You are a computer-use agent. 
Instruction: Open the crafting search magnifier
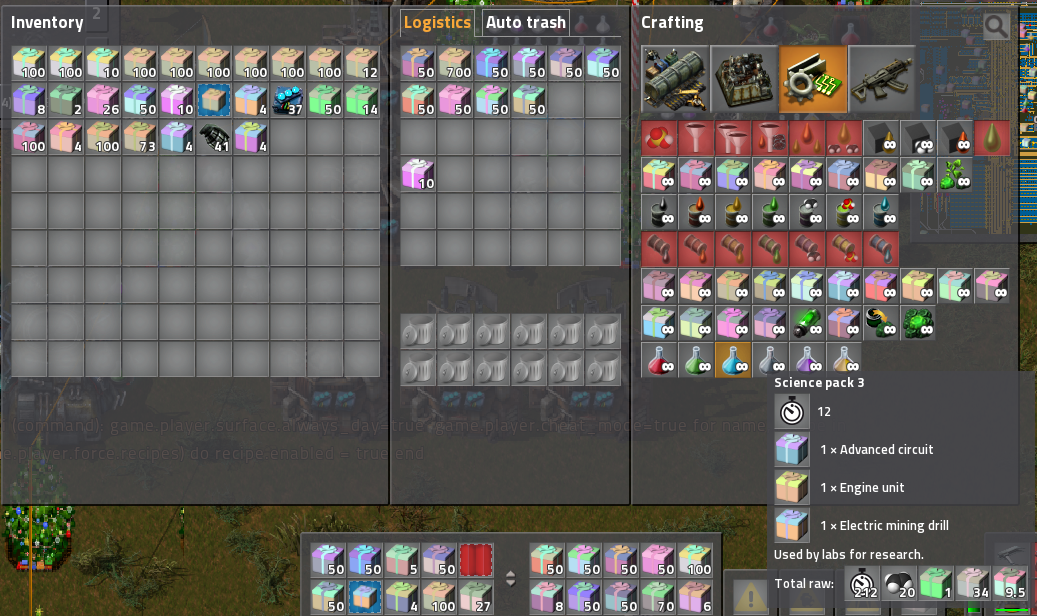click(996, 25)
